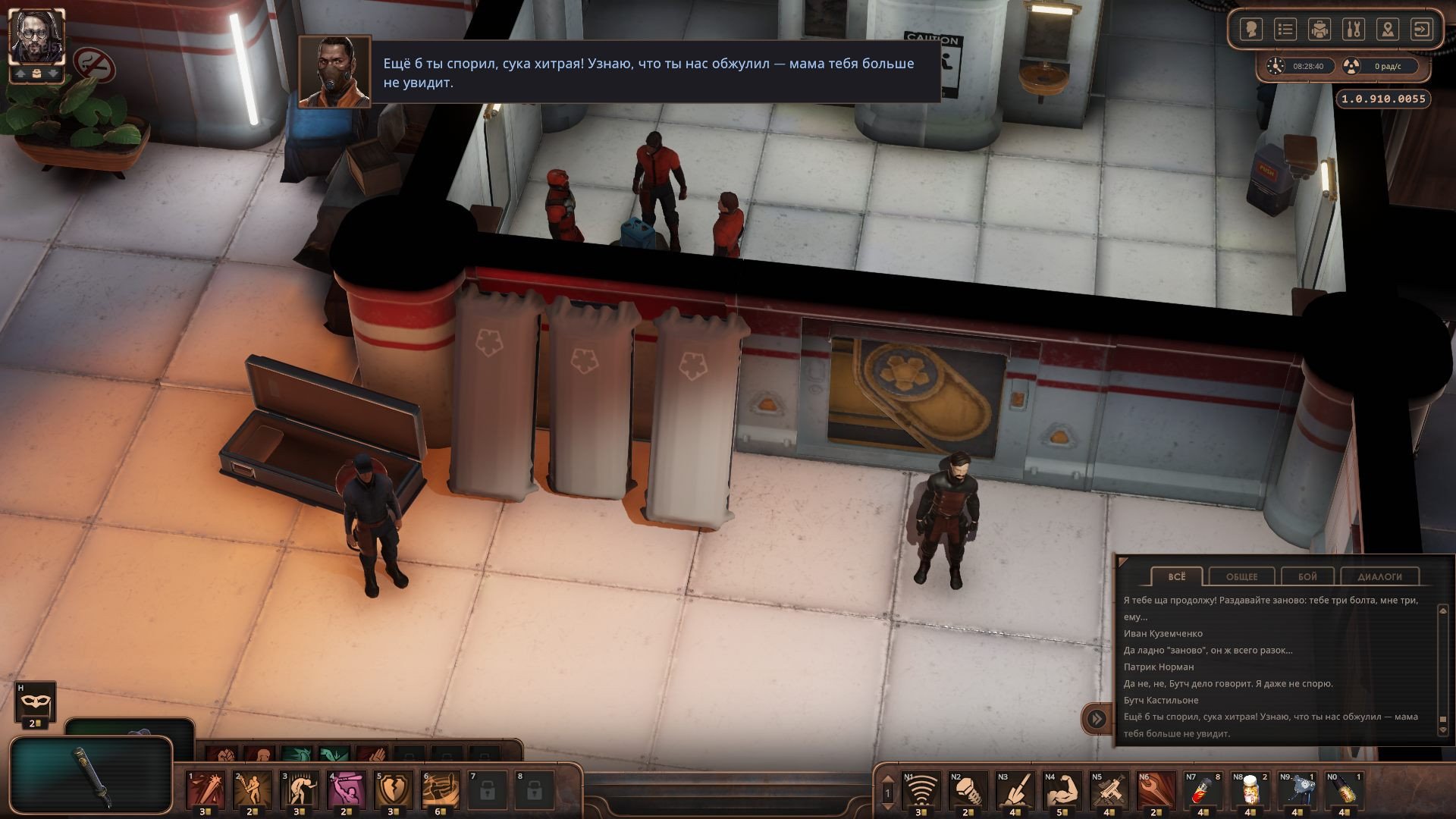This screenshot has width=1456, height=819.
Task: Activate the flexed bicep ability
Action: [1061, 790]
